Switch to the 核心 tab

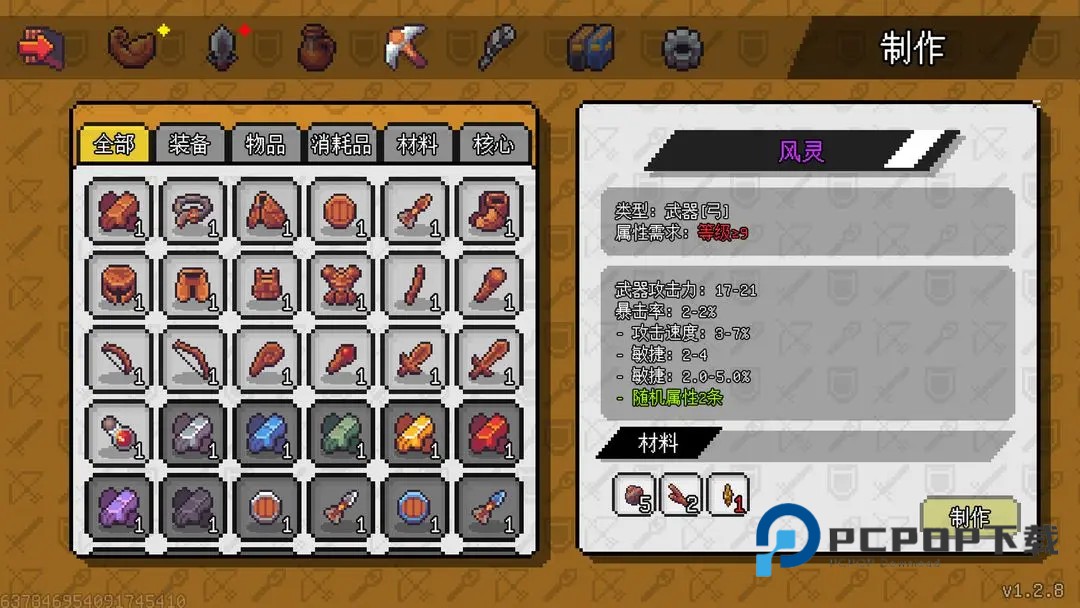click(x=493, y=144)
